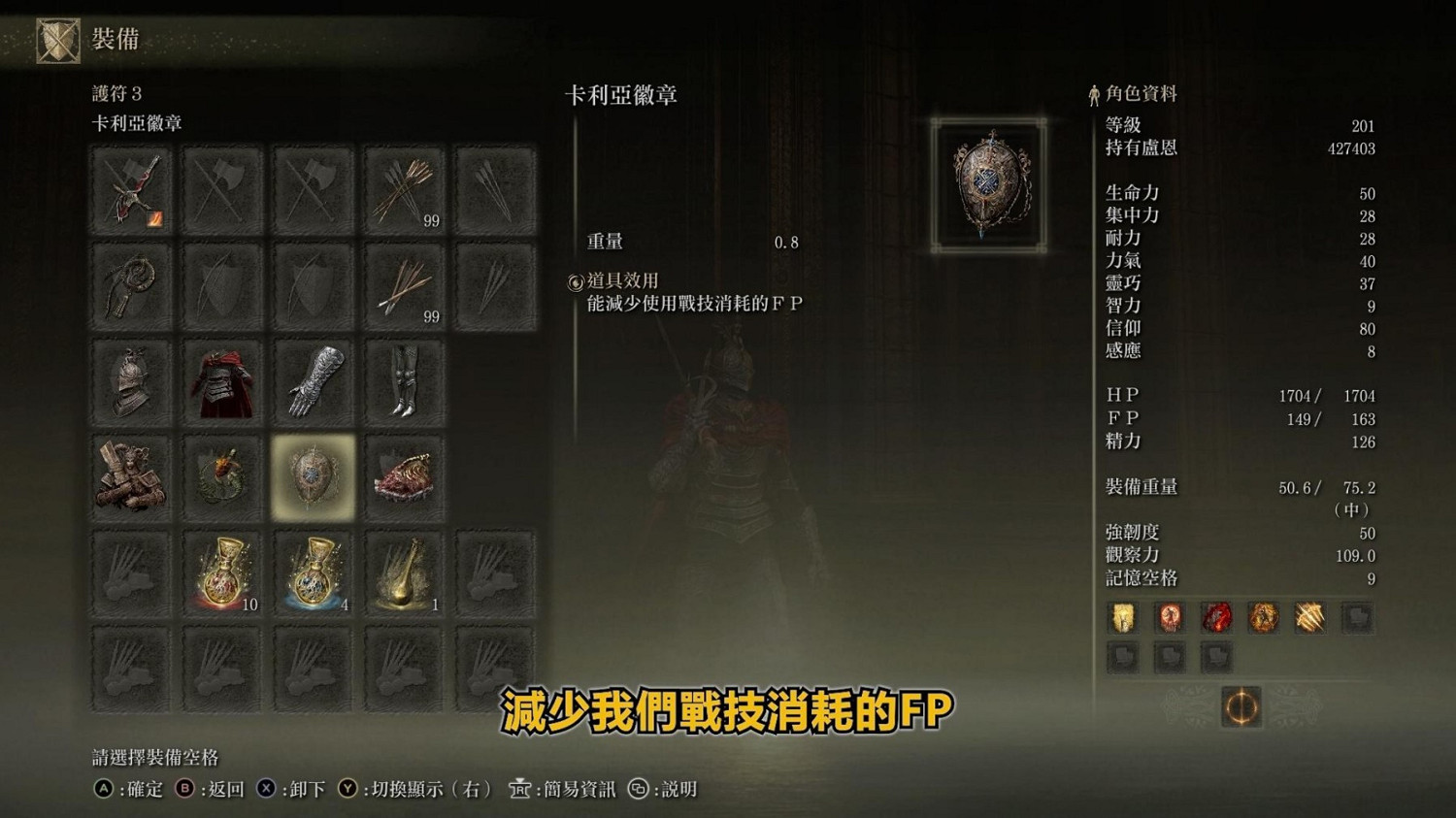Select the bolts stack showing 99

coord(405,284)
